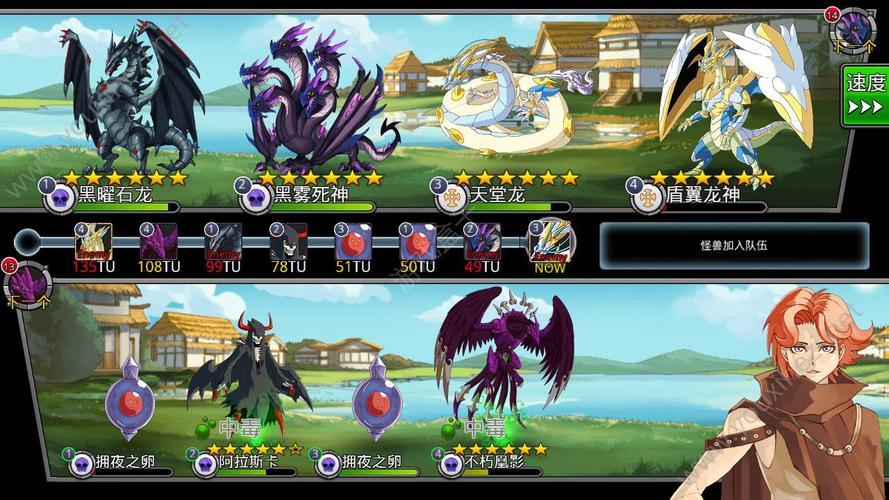The height and width of the screenshot is (500, 889).
Task: Tap the green 速度 speed-up button
Action: [865, 95]
